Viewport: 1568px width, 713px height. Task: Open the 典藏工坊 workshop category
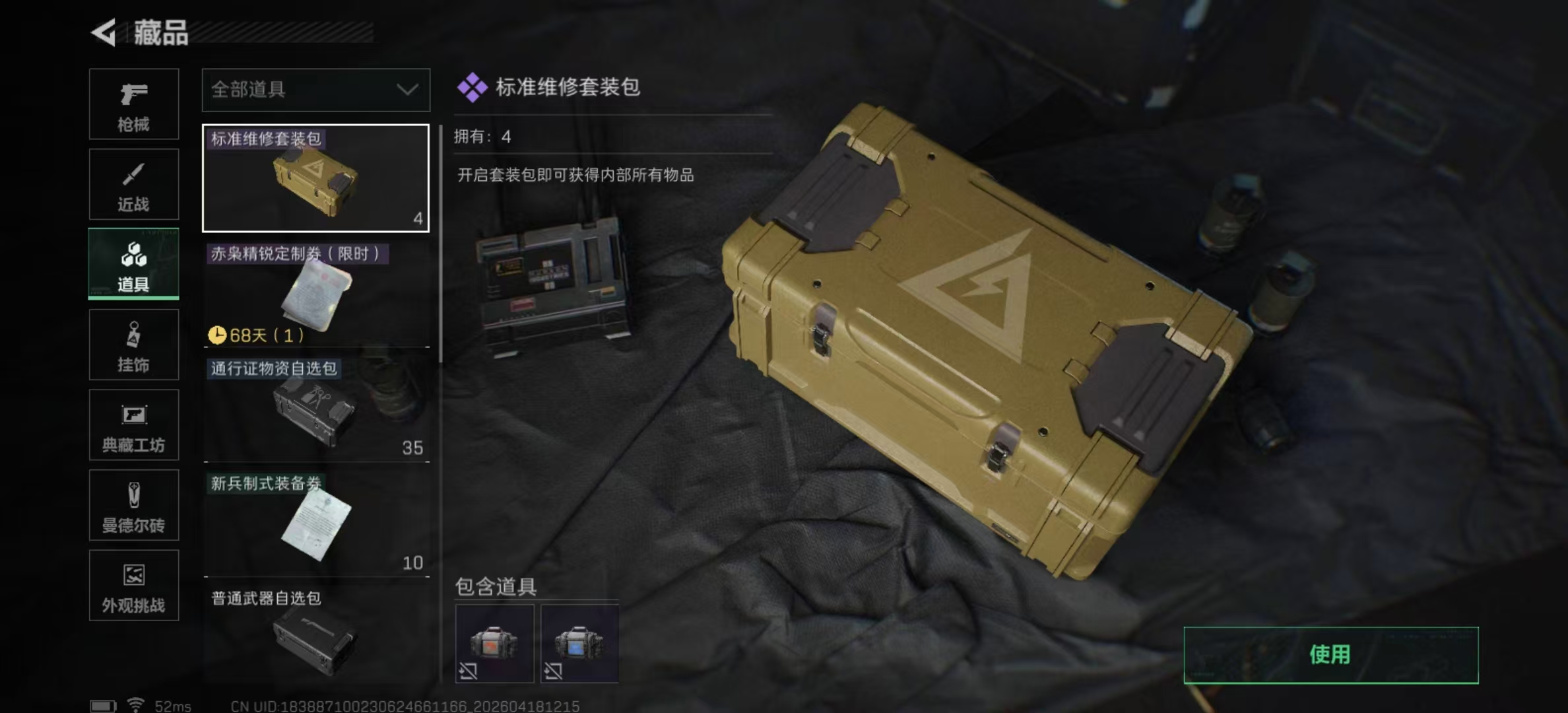coord(133,425)
